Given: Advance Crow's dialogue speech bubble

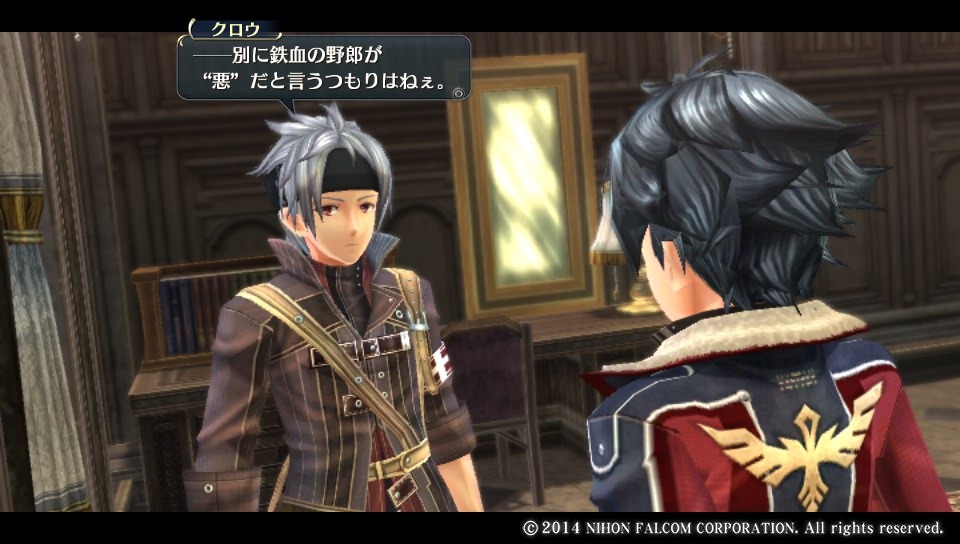Looking at the screenshot, I should (x=322, y=68).
